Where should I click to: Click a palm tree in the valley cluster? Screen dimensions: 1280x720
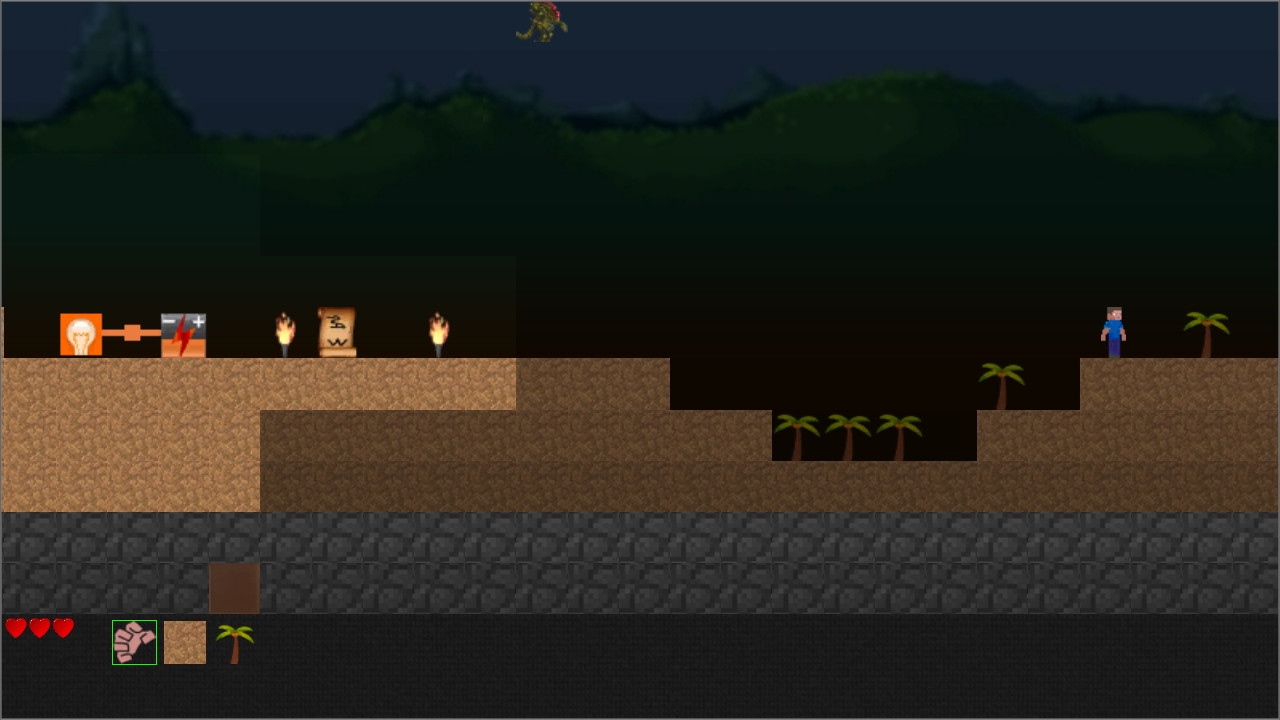tap(850, 435)
